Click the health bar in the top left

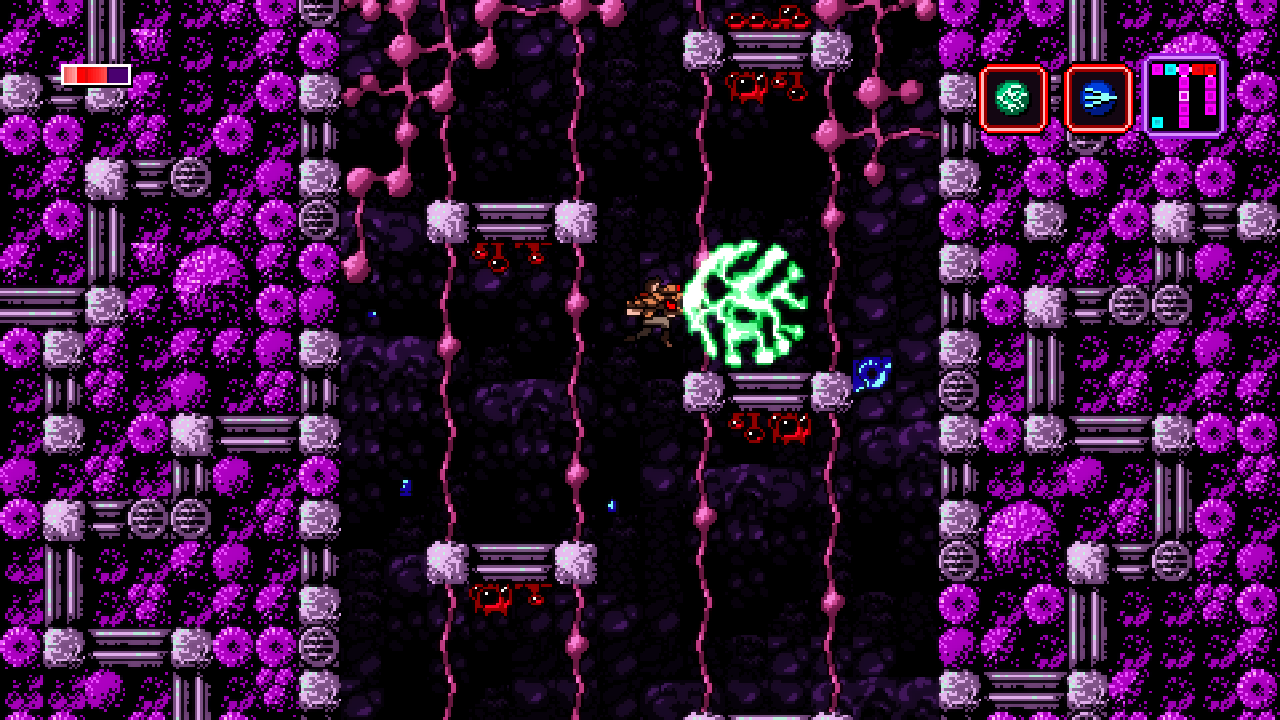[95, 73]
